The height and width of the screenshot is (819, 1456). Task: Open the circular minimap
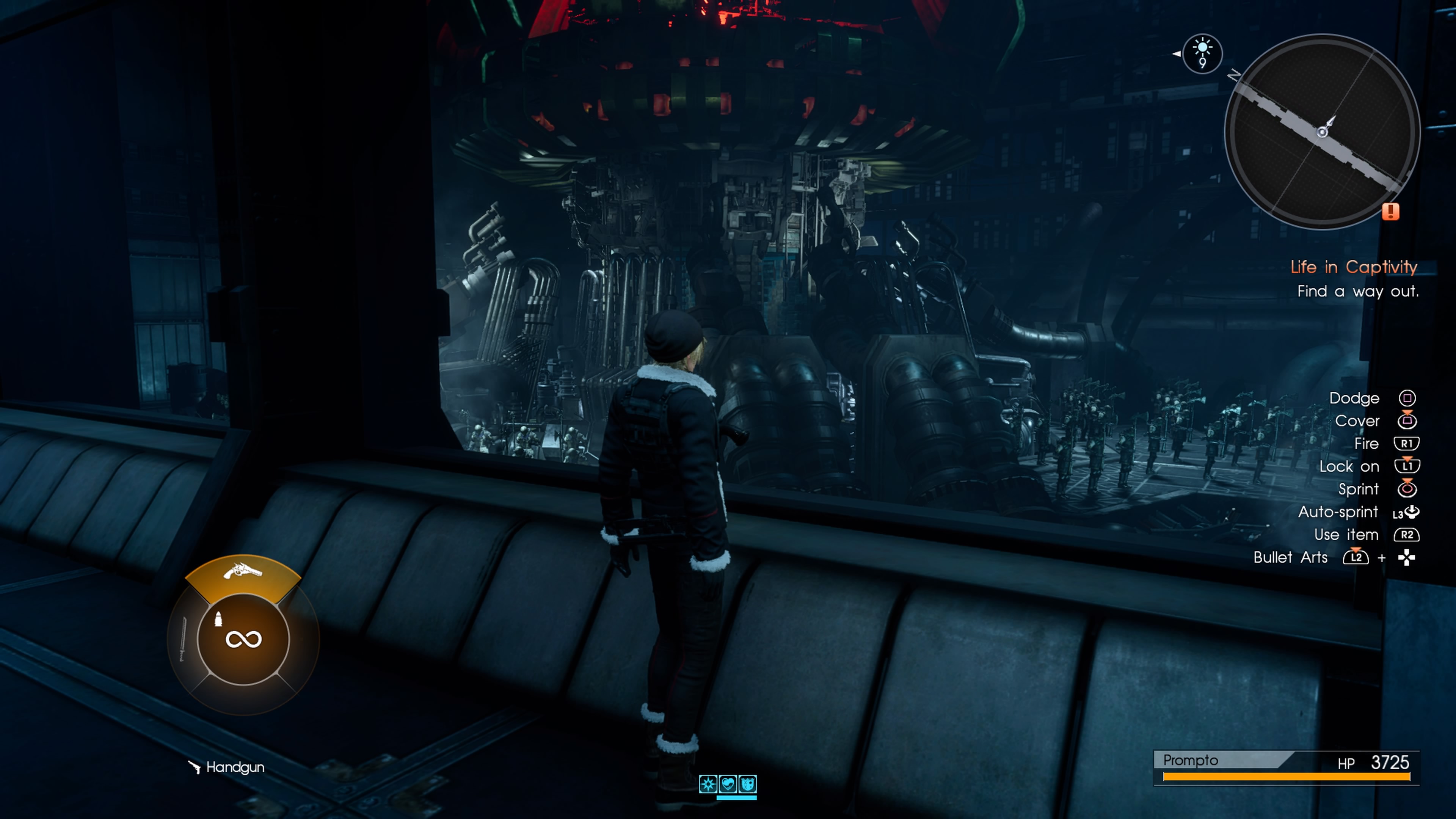click(1322, 132)
